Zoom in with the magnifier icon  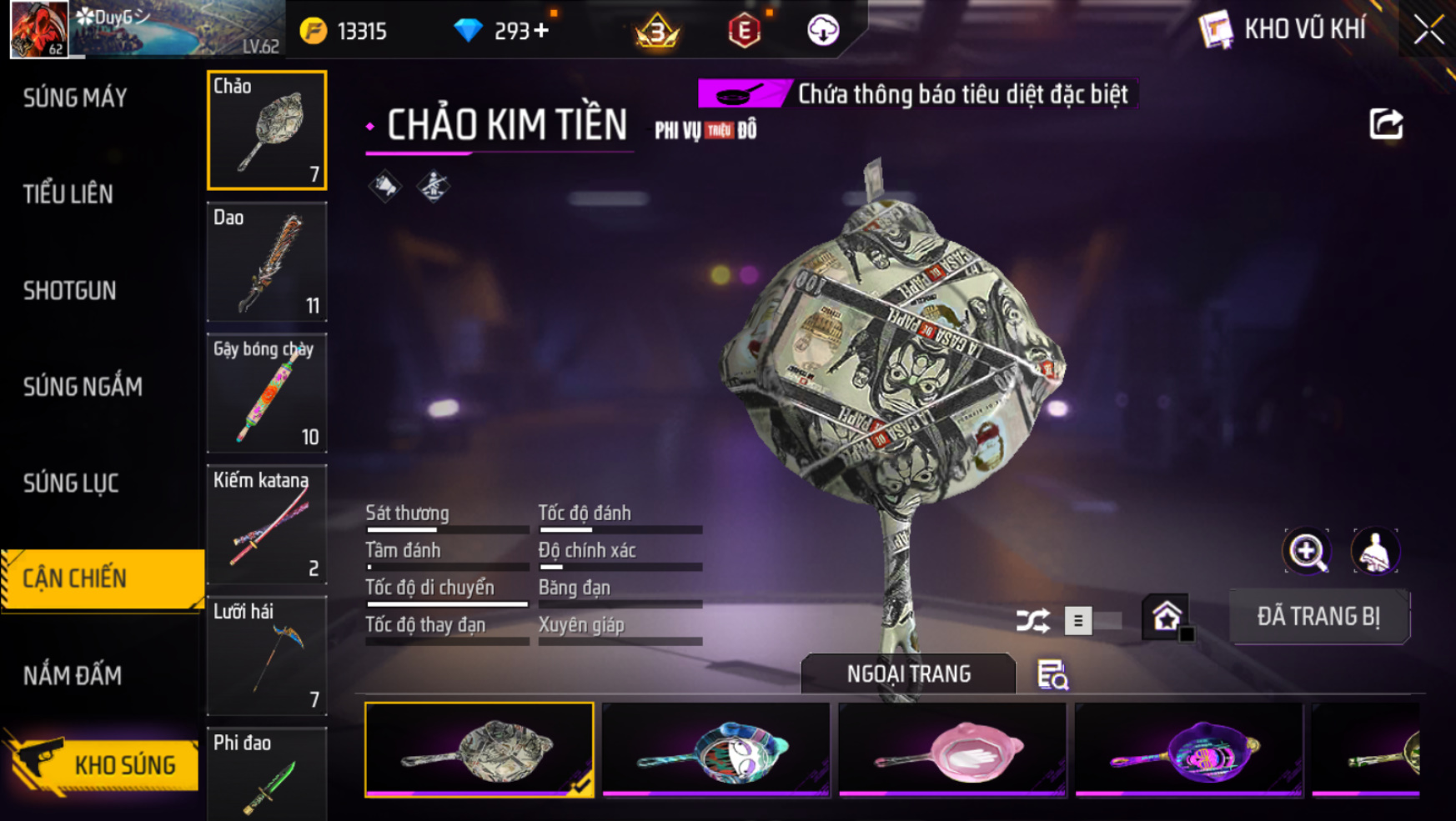(1307, 551)
